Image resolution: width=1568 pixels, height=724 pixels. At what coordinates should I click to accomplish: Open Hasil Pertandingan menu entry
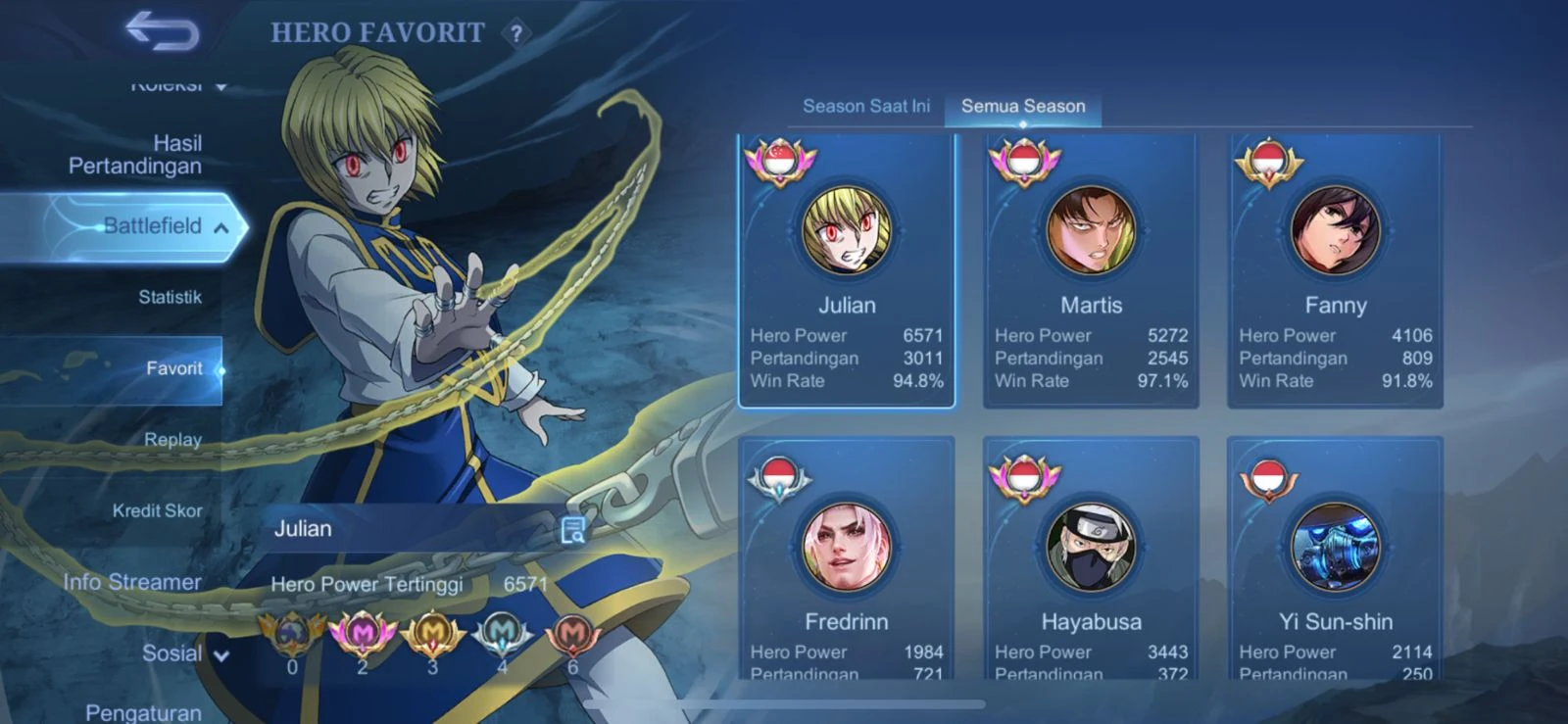coord(135,155)
